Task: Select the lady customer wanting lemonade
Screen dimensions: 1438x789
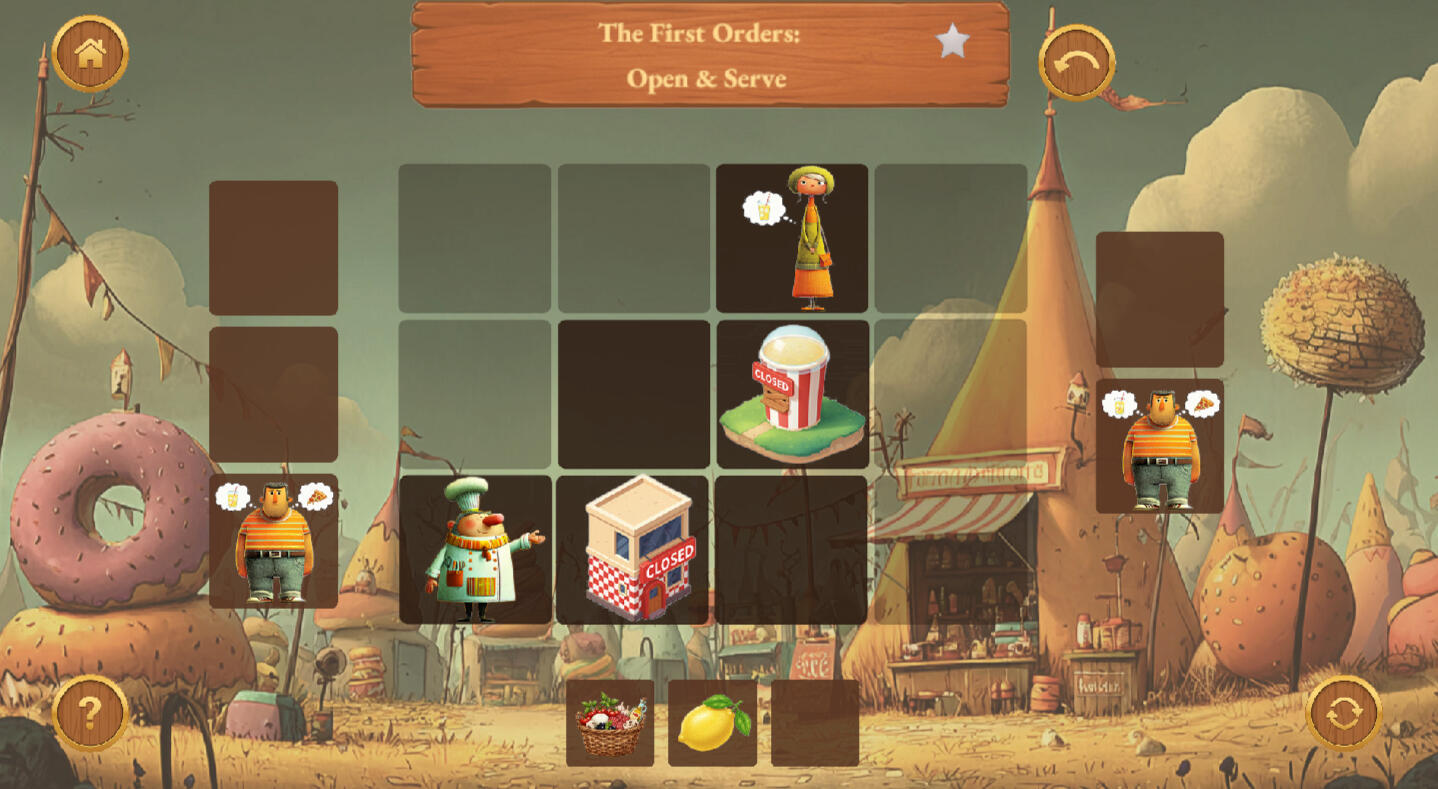Action: [792, 238]
